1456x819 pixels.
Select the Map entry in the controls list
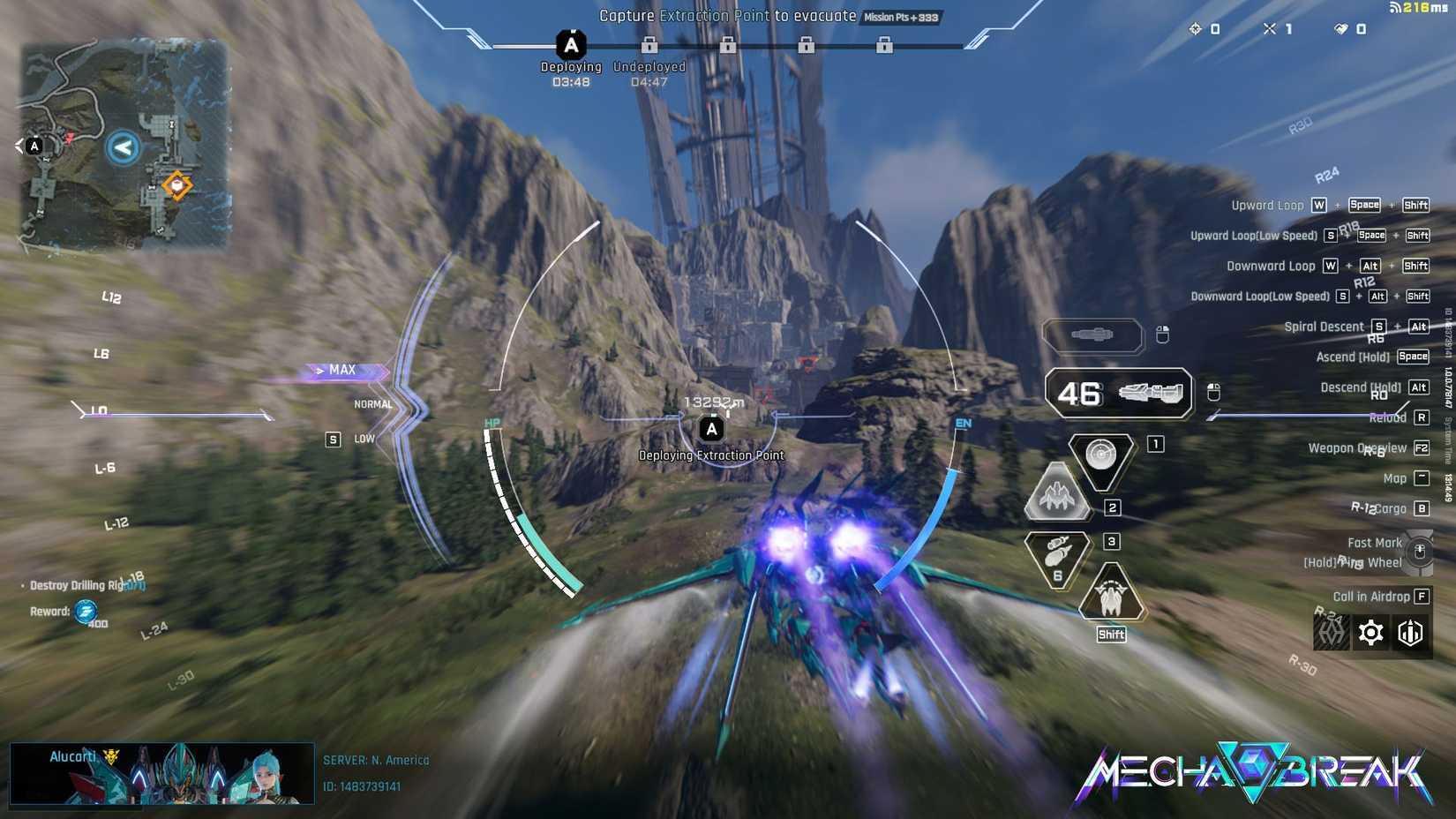click(x=1393, y=477)
